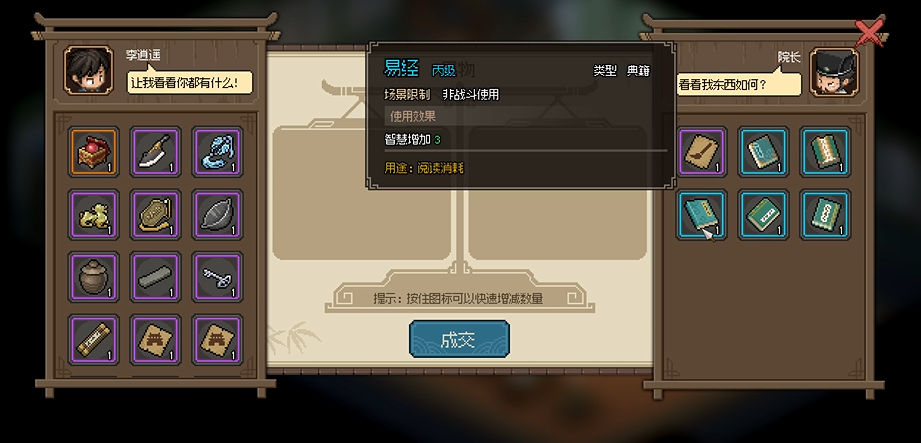Select the brown clay jar slot
Screen dimensions: 921x443
[95, 276]
